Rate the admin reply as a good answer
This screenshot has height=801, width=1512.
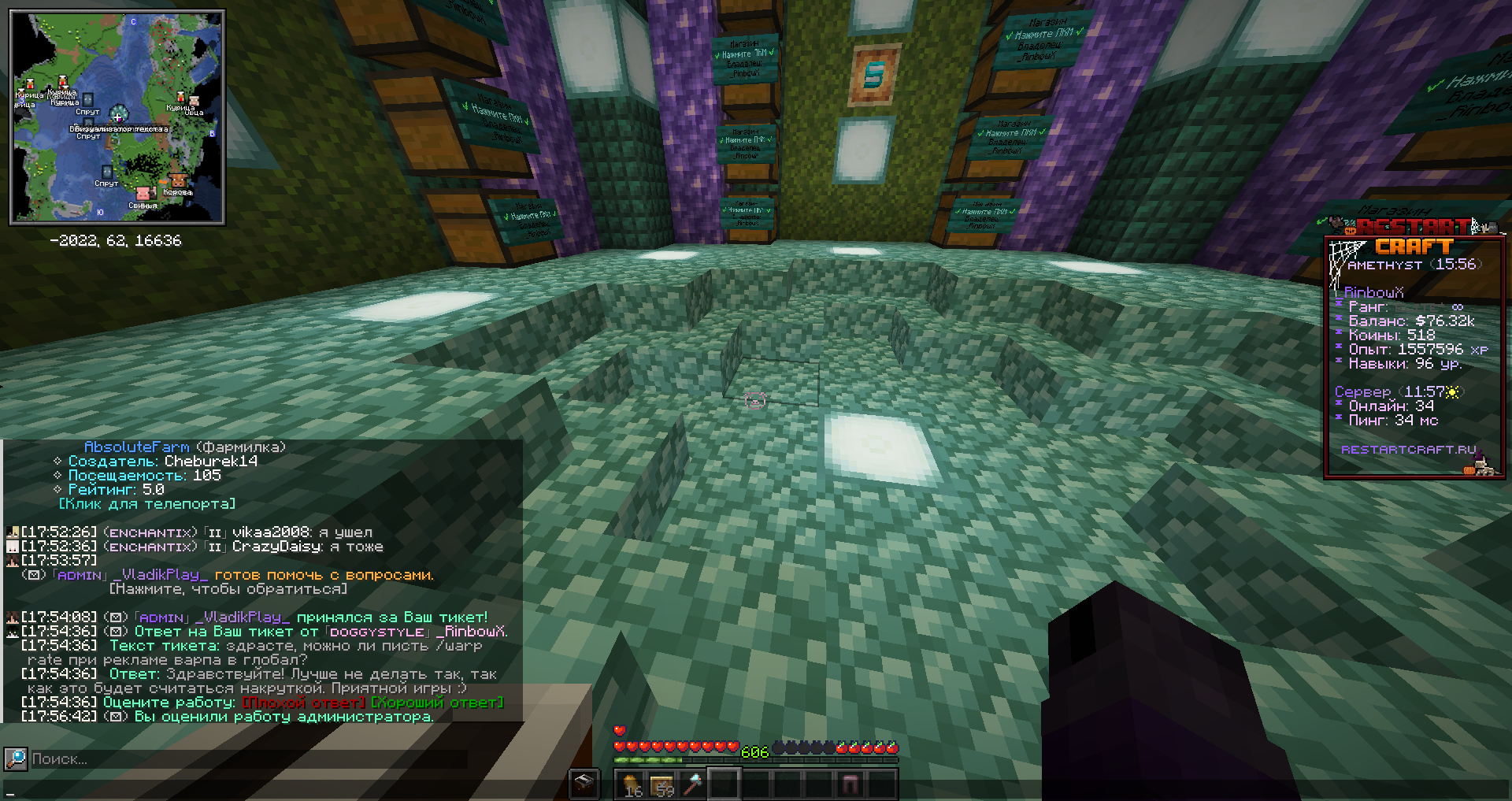point(437,703)
